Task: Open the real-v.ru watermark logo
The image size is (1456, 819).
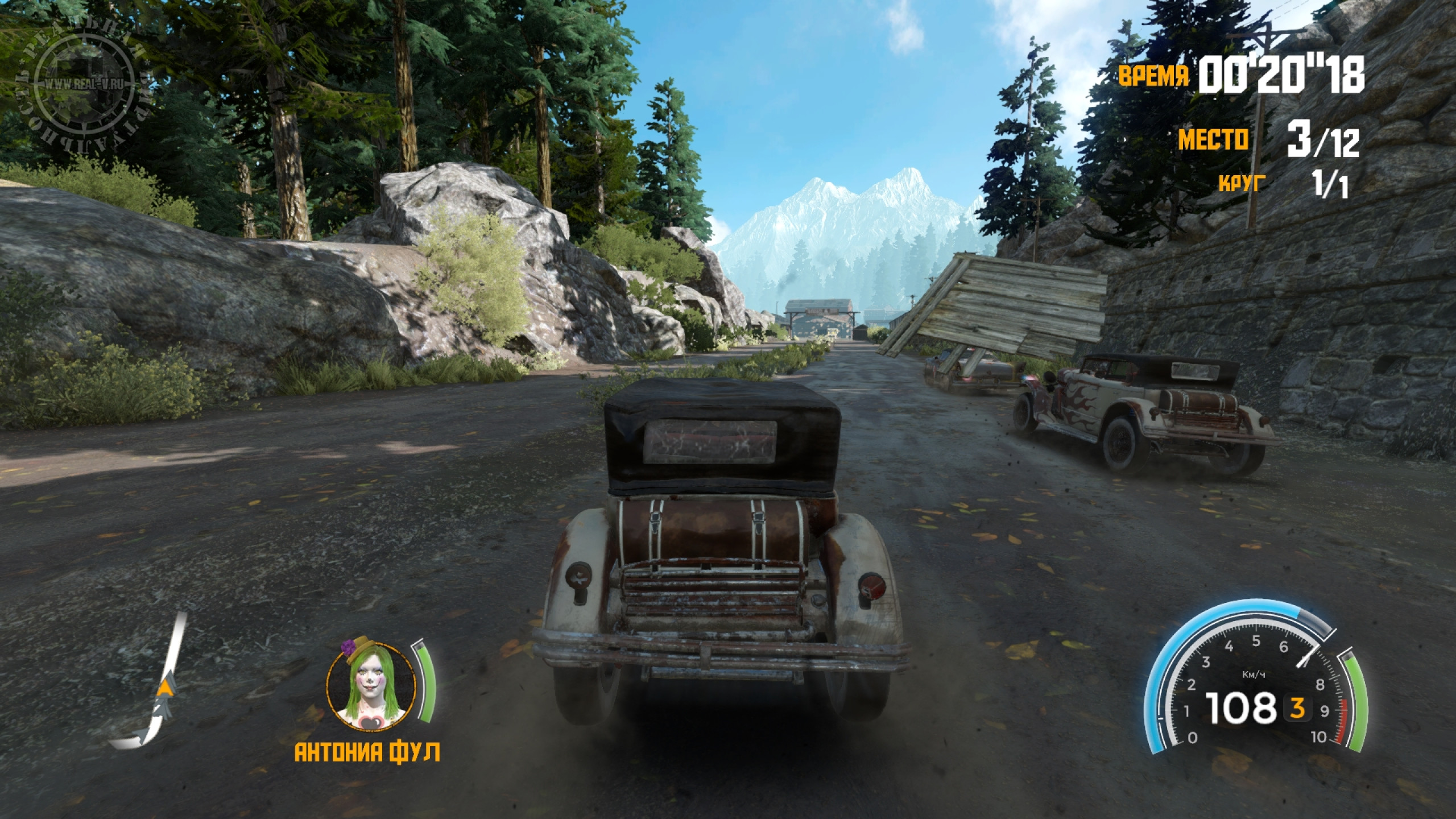Action: pos(85,85)
